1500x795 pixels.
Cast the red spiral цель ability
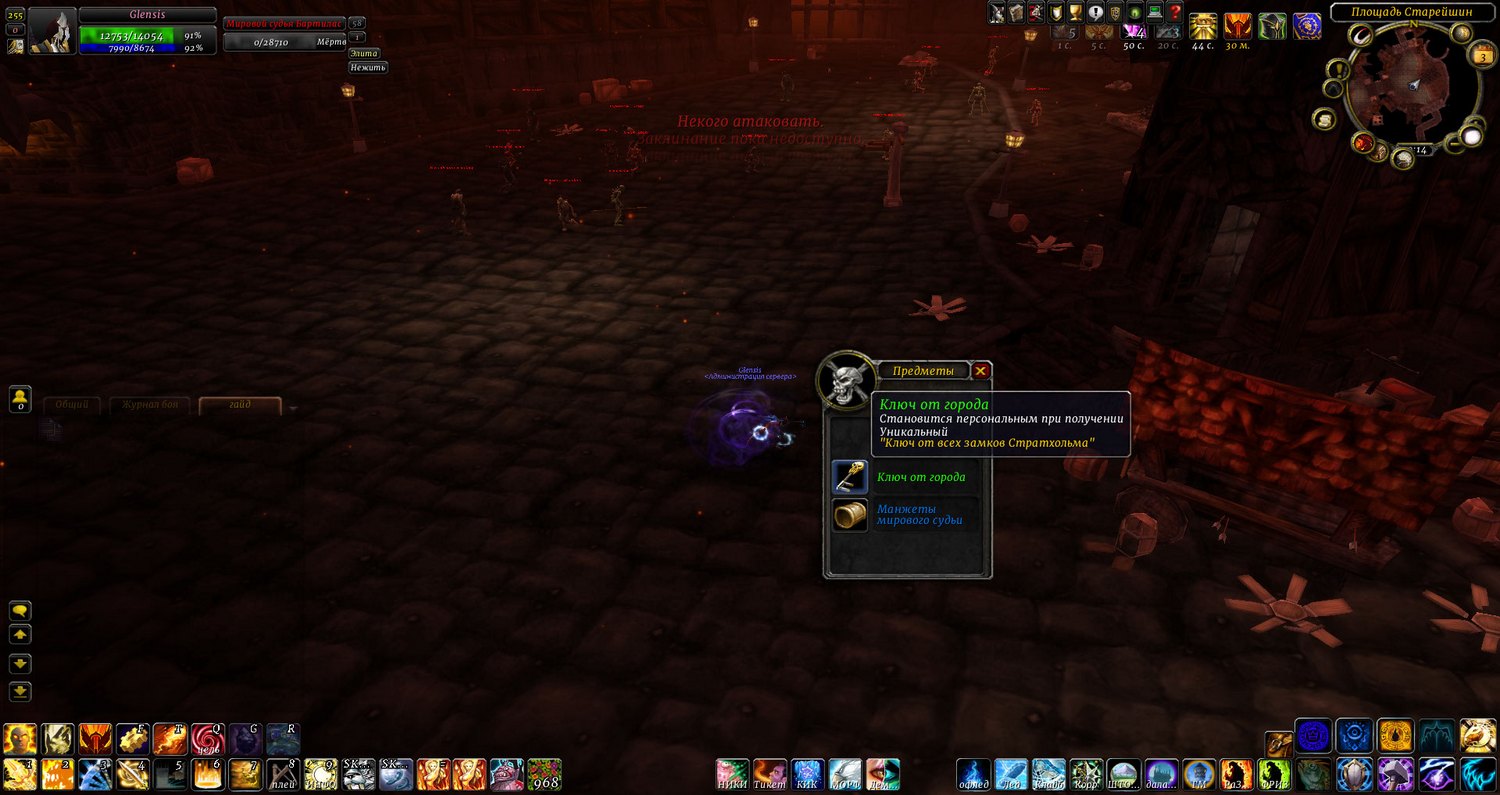point(208,738)
